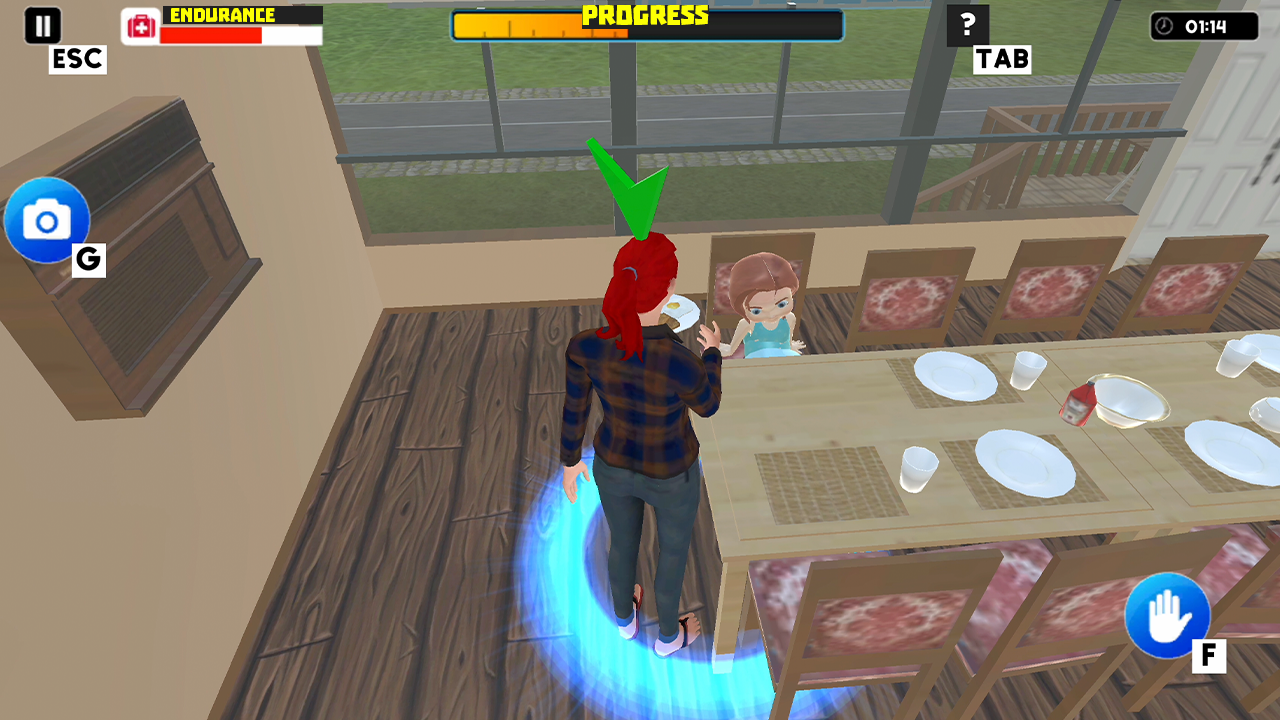Select the first-aid kit endurance icon
This screenshot has height=720, width=1280.
(x=139, y=24)
